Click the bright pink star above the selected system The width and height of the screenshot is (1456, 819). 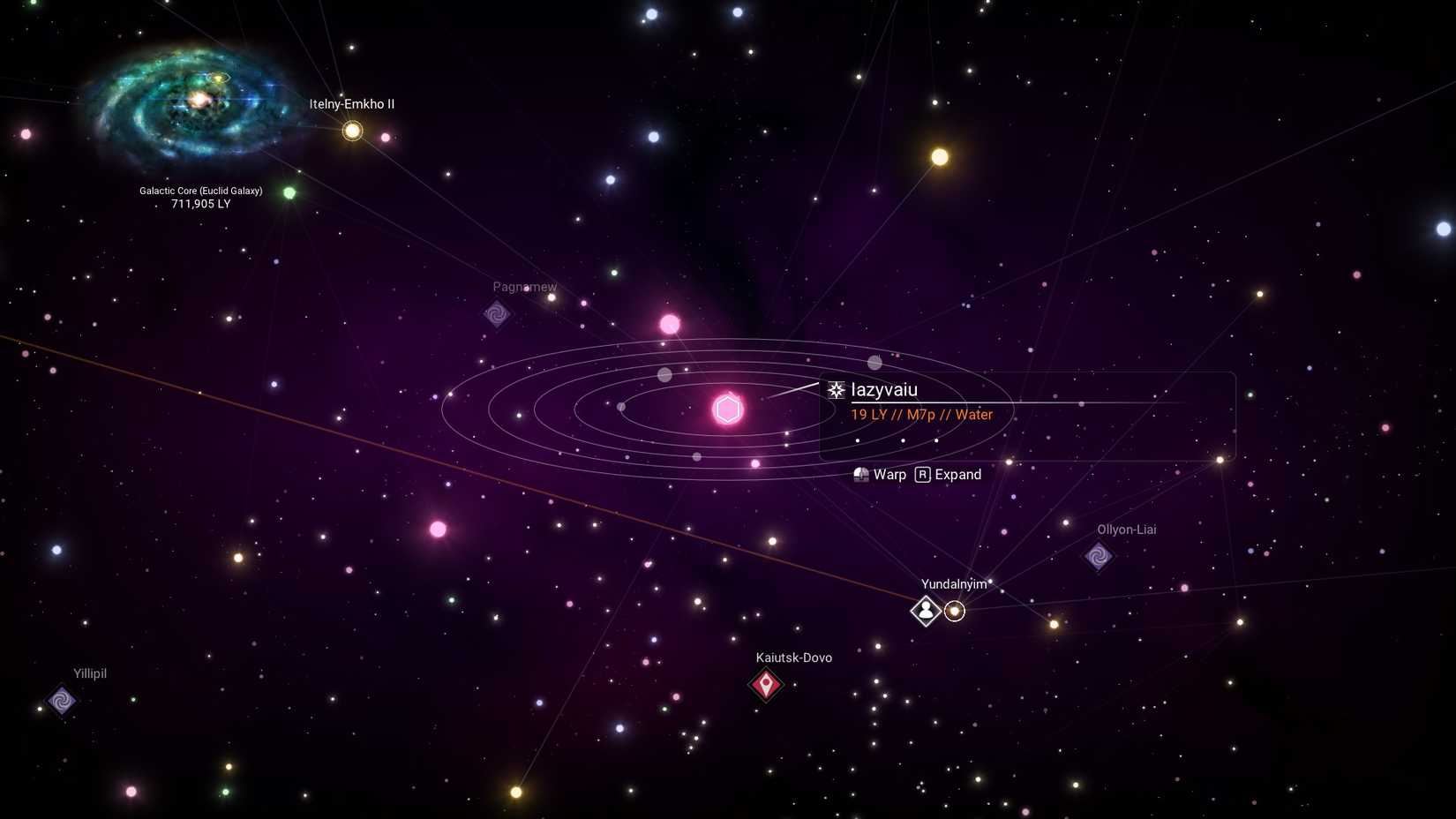[670, 324]
